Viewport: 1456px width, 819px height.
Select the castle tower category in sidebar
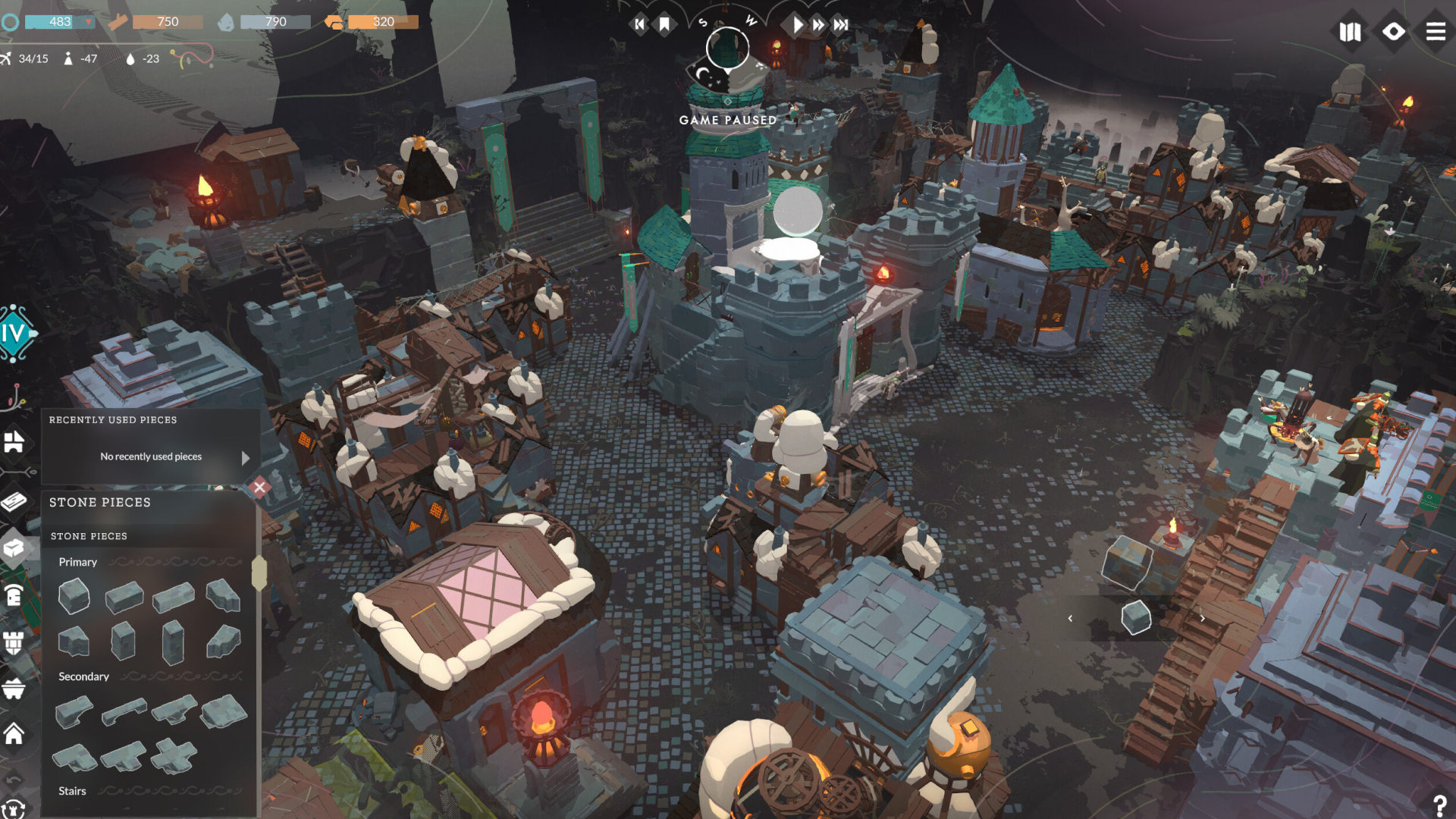[x=14, y=642]
